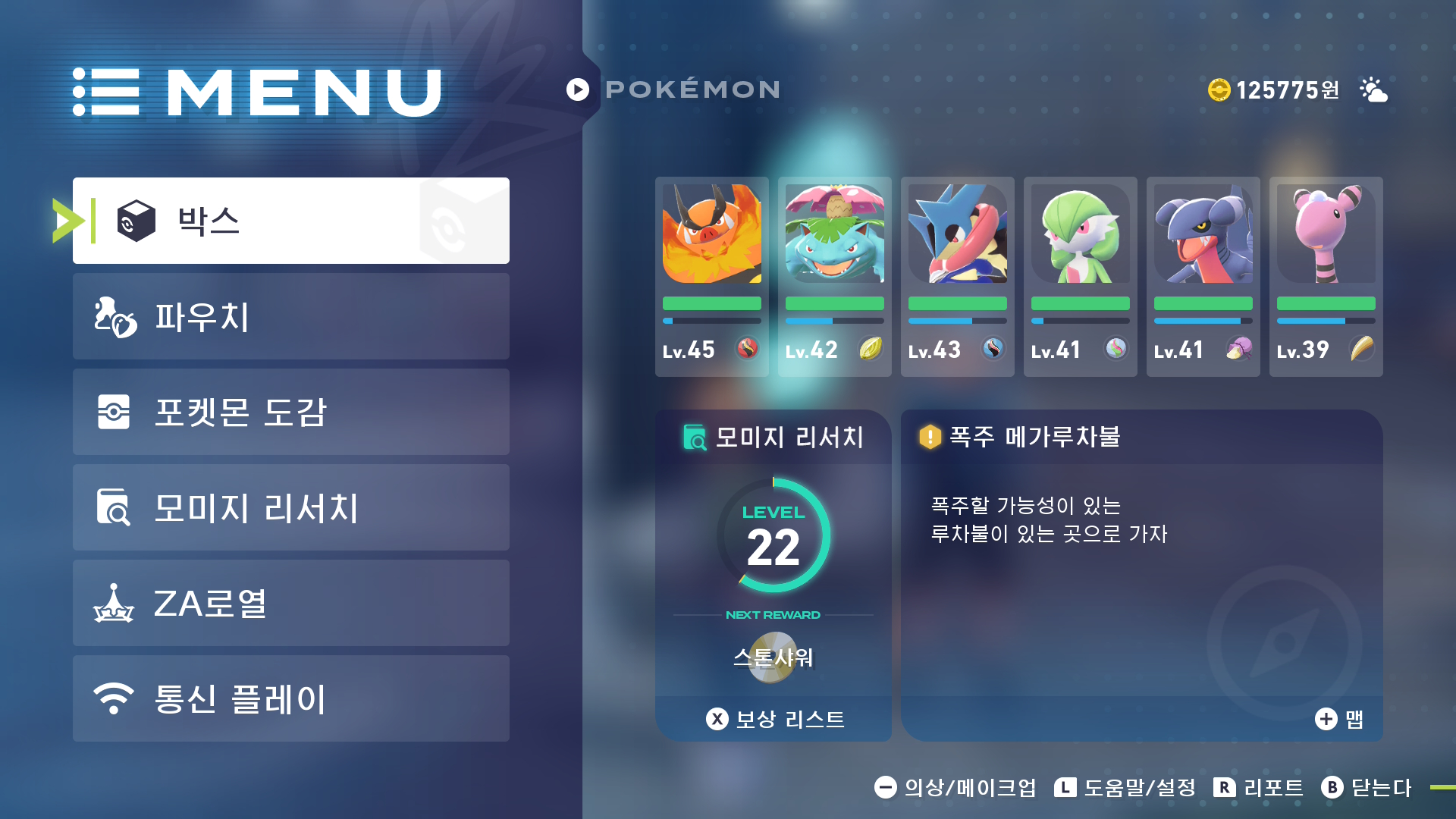This screenshot has width=1456, height=819.
Task: Open 의상/메이크업 outfit option
Action: pos(955,788)
